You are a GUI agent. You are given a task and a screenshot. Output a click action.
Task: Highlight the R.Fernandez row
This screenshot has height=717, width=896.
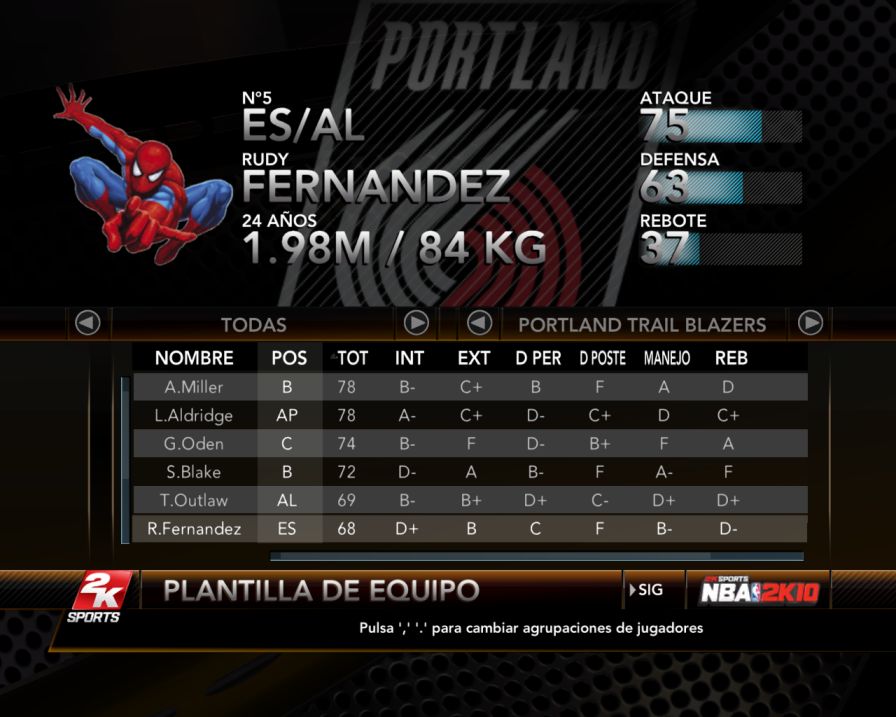(193, 529)
